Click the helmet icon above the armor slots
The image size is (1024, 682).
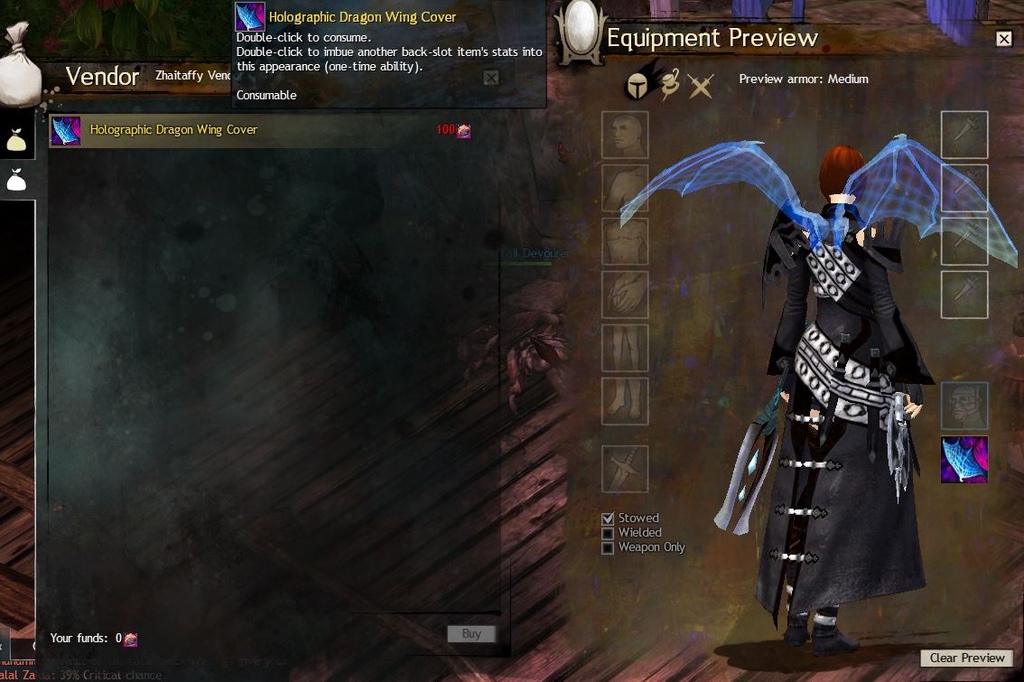(637, 85)
